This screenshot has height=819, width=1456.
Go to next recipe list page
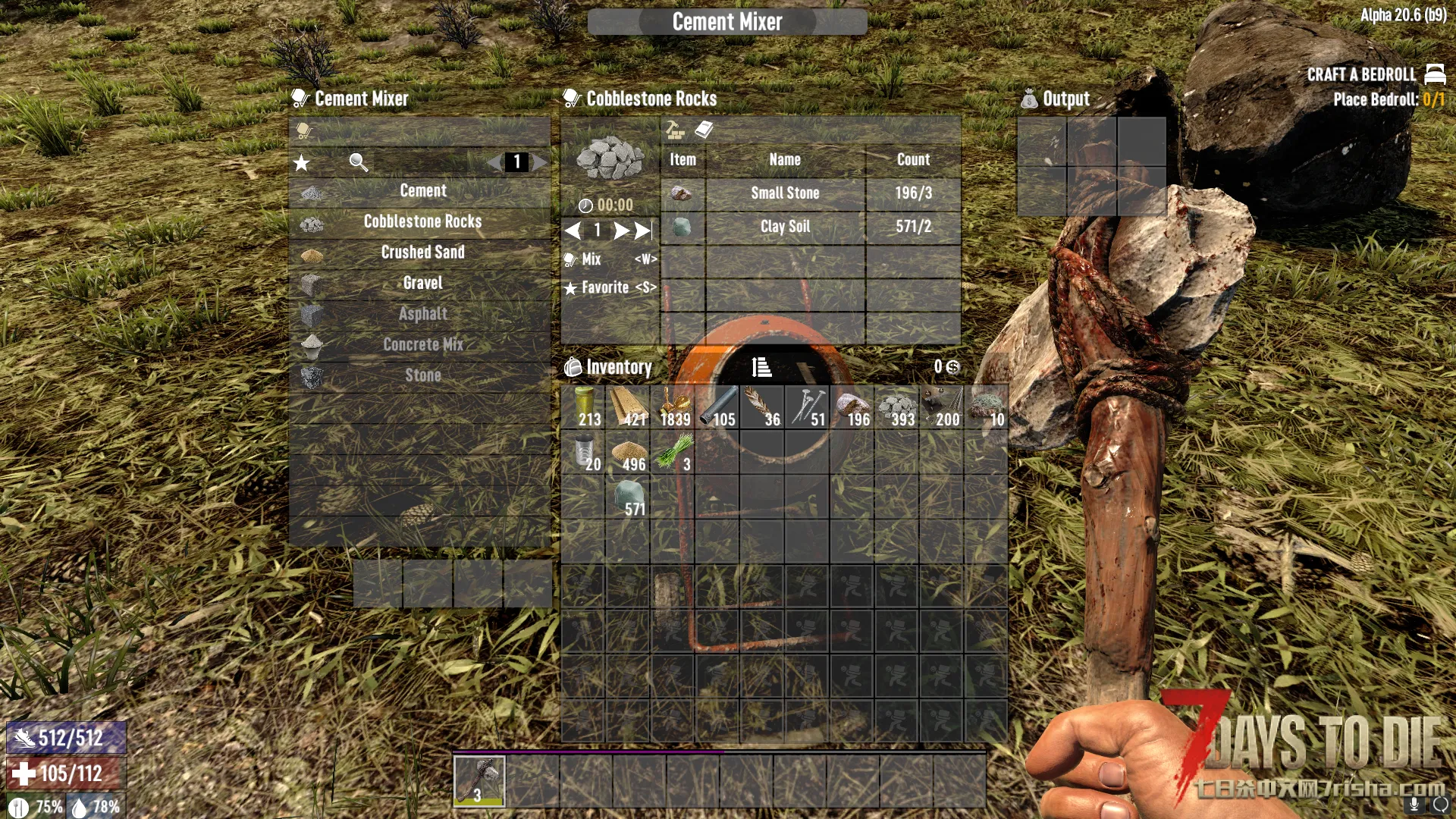coord(540,162)
